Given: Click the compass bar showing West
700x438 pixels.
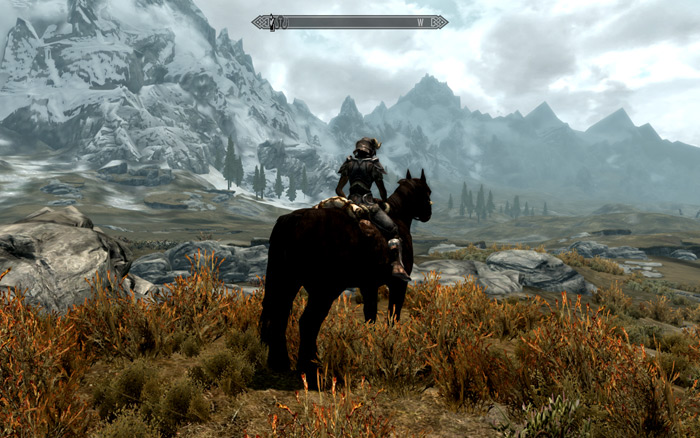Looking at the screenshot, I should click(350, 22).
